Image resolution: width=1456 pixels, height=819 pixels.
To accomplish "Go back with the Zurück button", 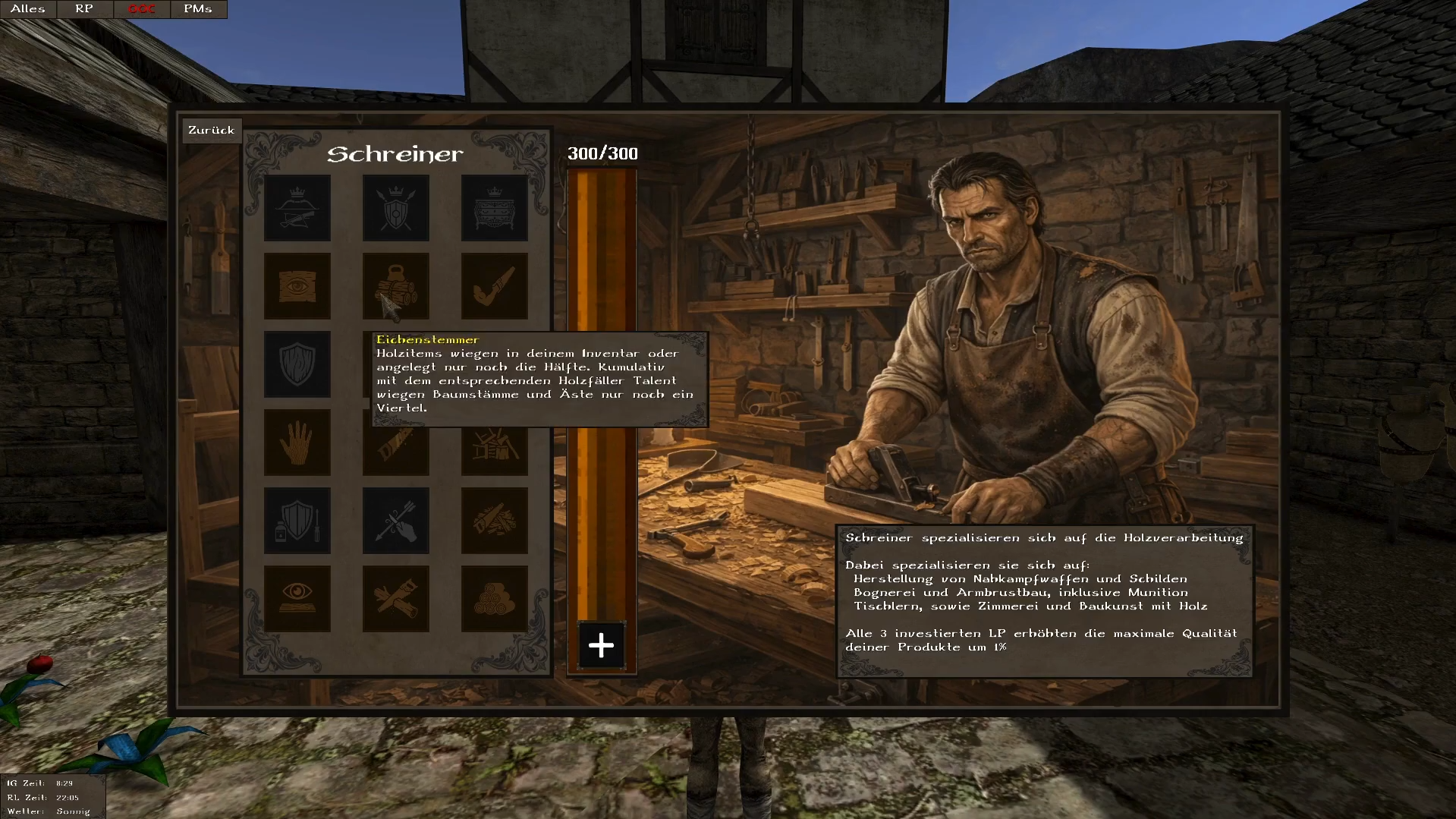I will coord(211,131).
